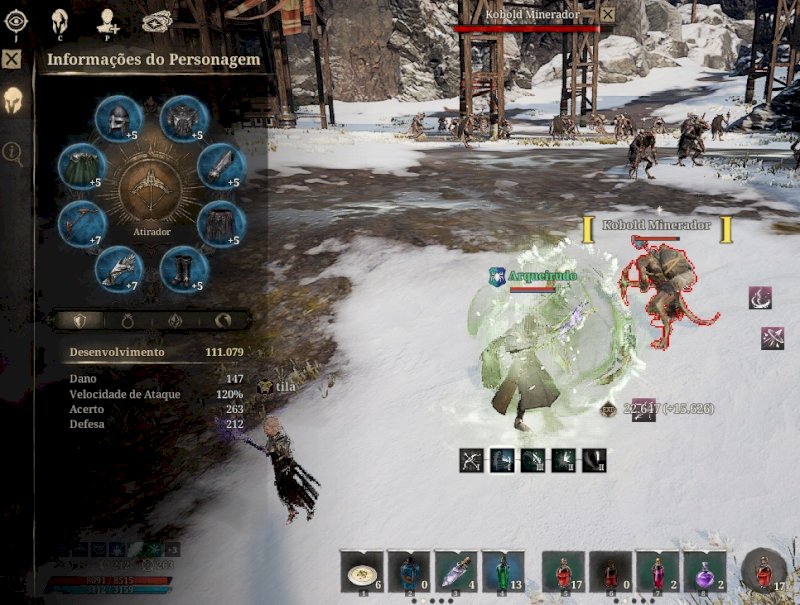This screenshot has width=800, height=605.
Task: Select the equipped helmet slot
Action: pyautogui.click(x=118, y=119)
